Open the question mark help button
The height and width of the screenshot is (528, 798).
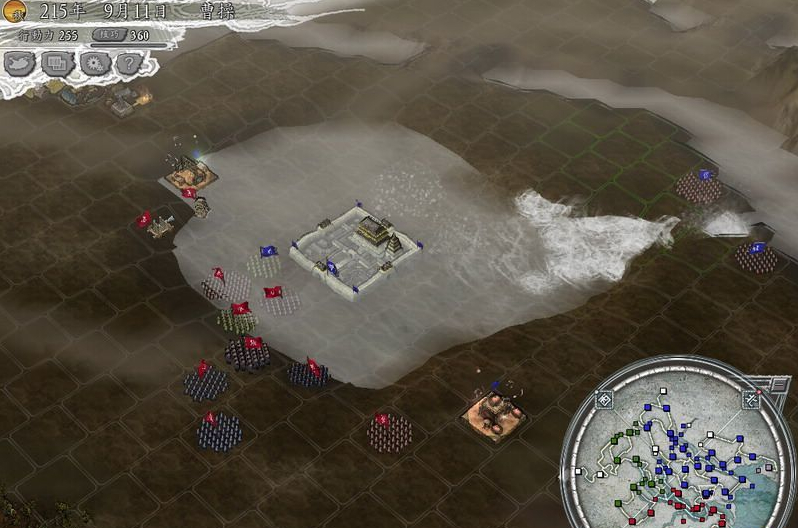pyautogui.click(x=127, y=63)
